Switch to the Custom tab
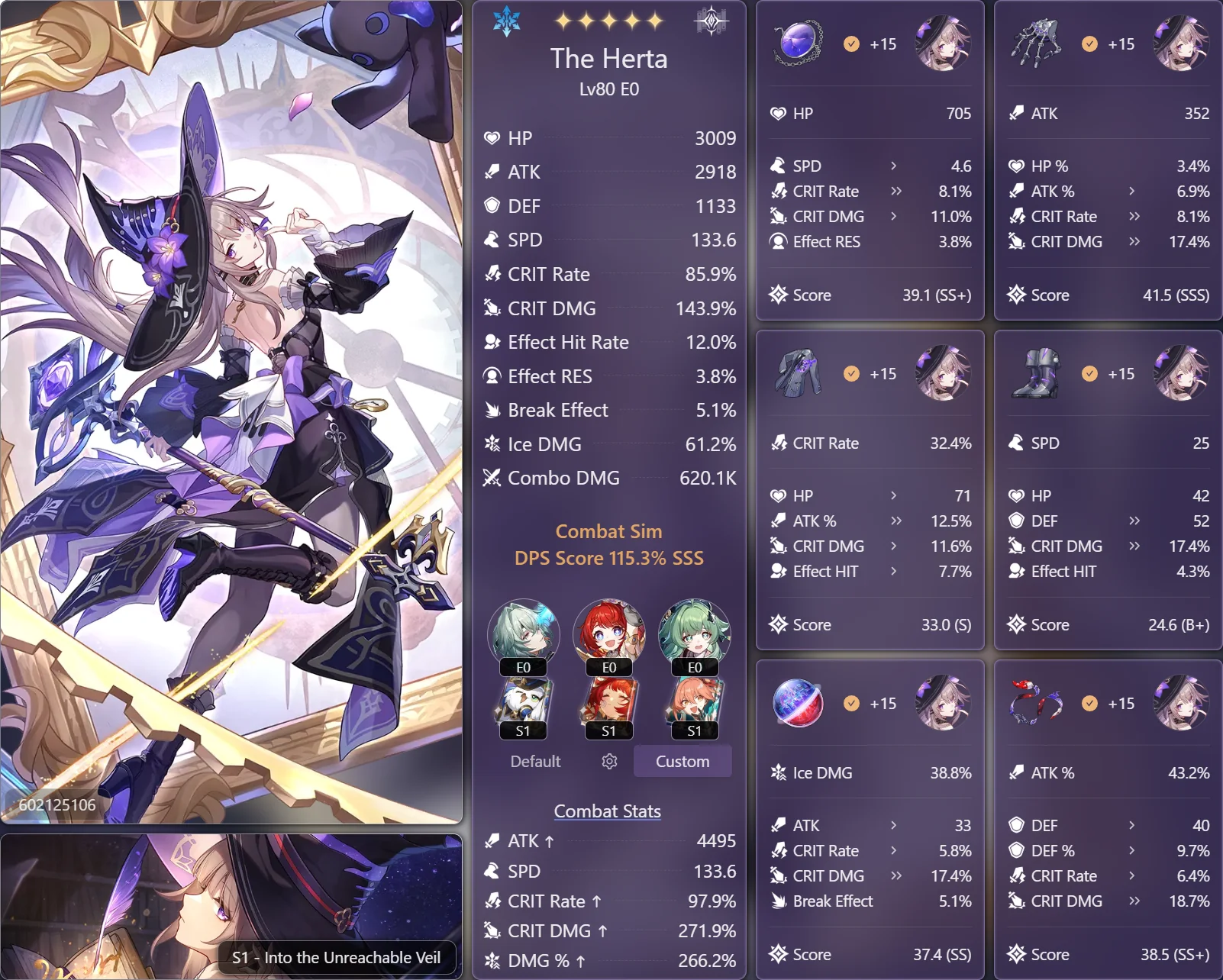This screenshot has height=980, width=1223. (x=682, y=761)
